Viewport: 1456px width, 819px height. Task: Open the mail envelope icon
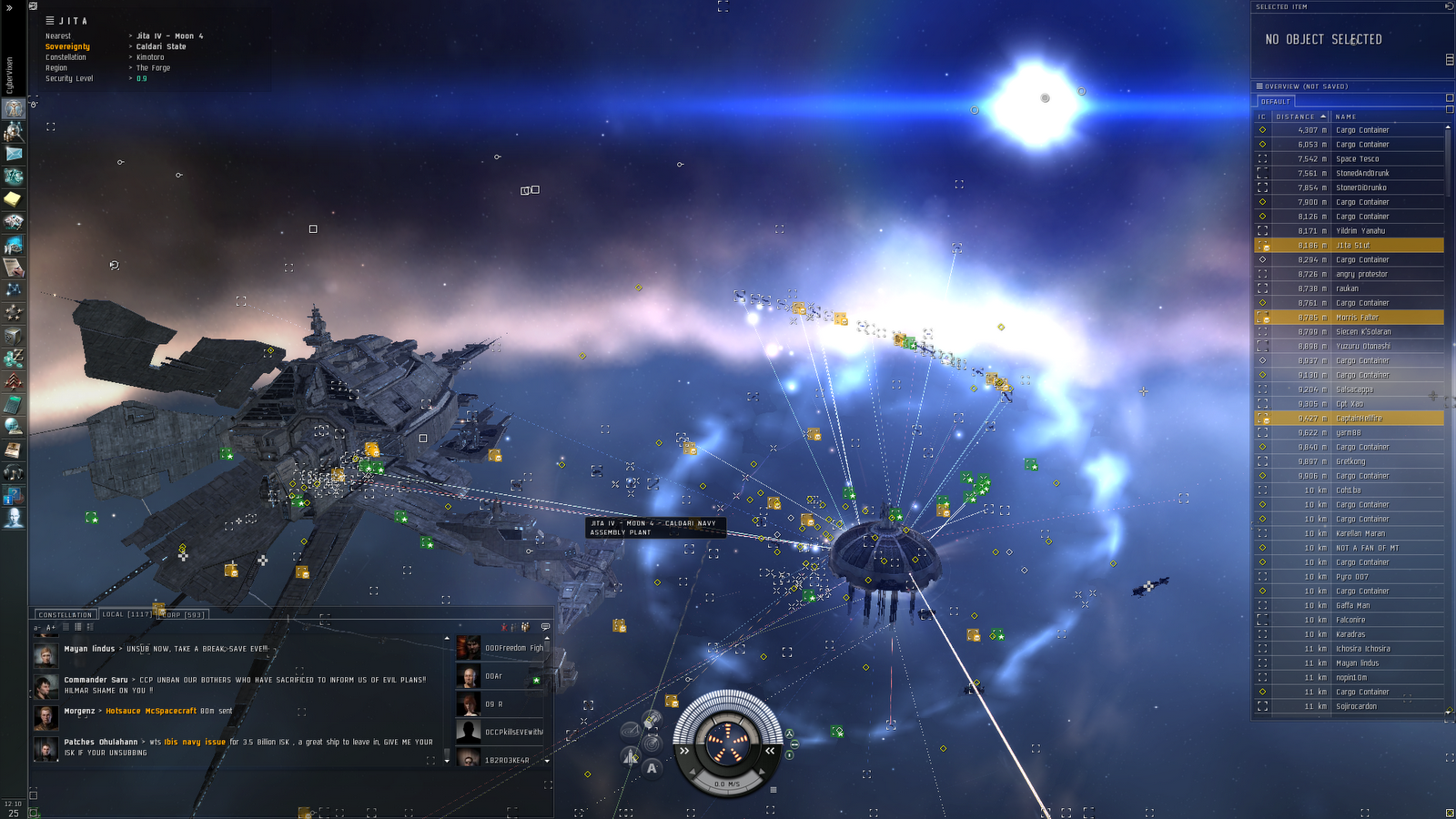pyautogui.click(x=14, y=154)
